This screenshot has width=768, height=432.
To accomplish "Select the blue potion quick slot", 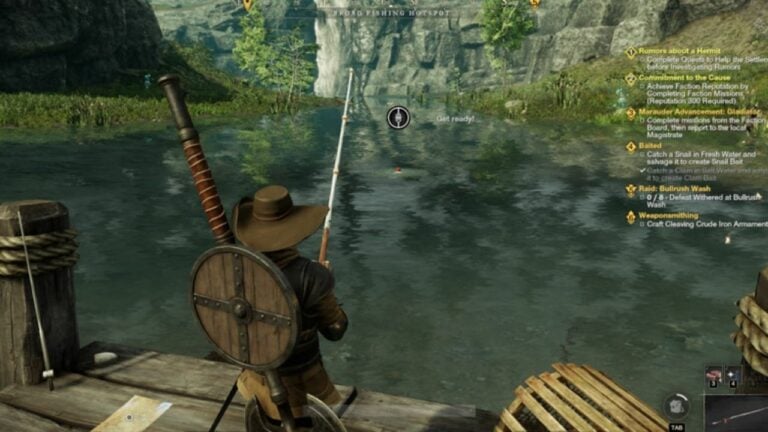I will (x=732, y=375).
